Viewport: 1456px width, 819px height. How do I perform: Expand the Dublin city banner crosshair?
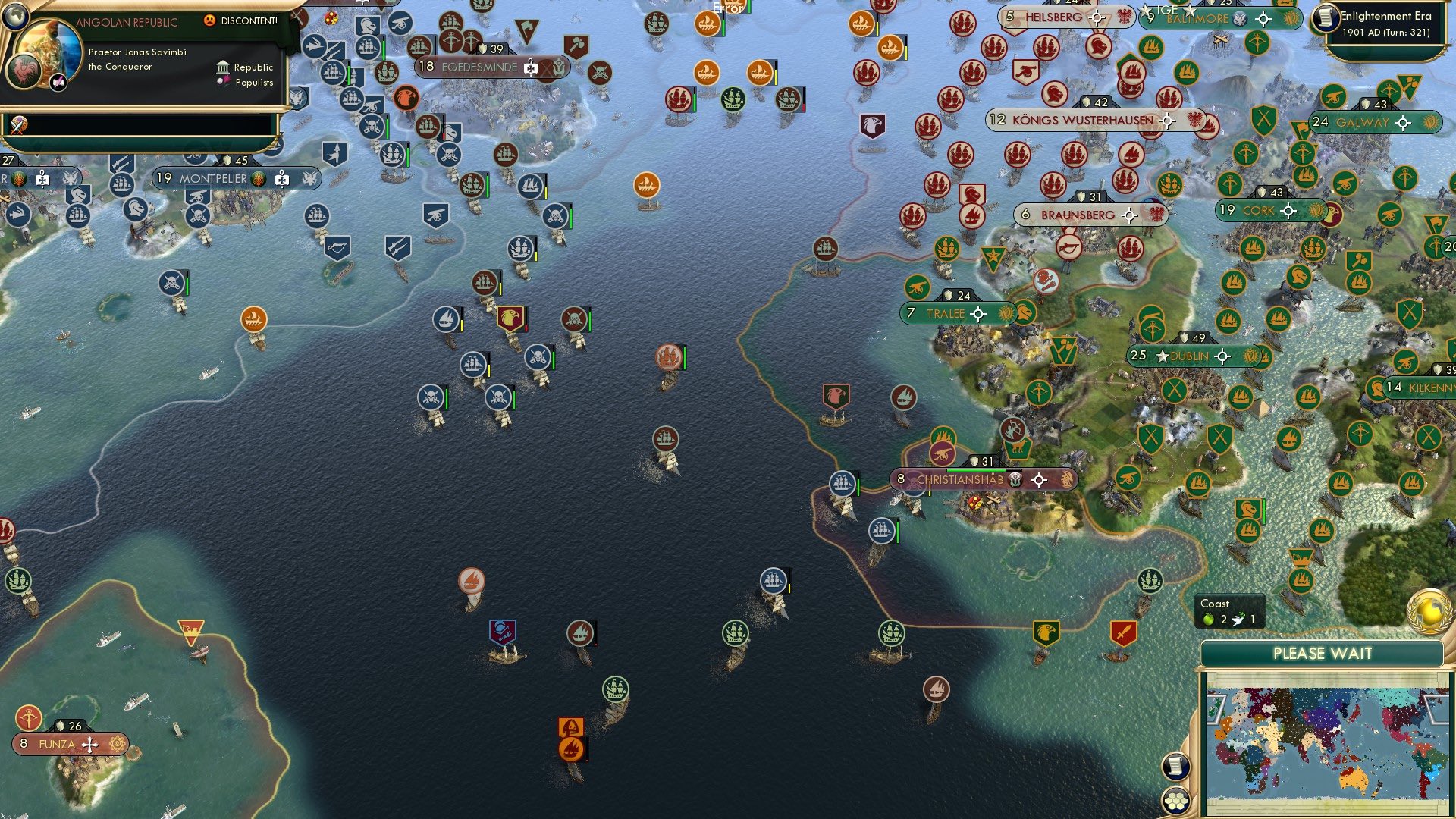1222,355
